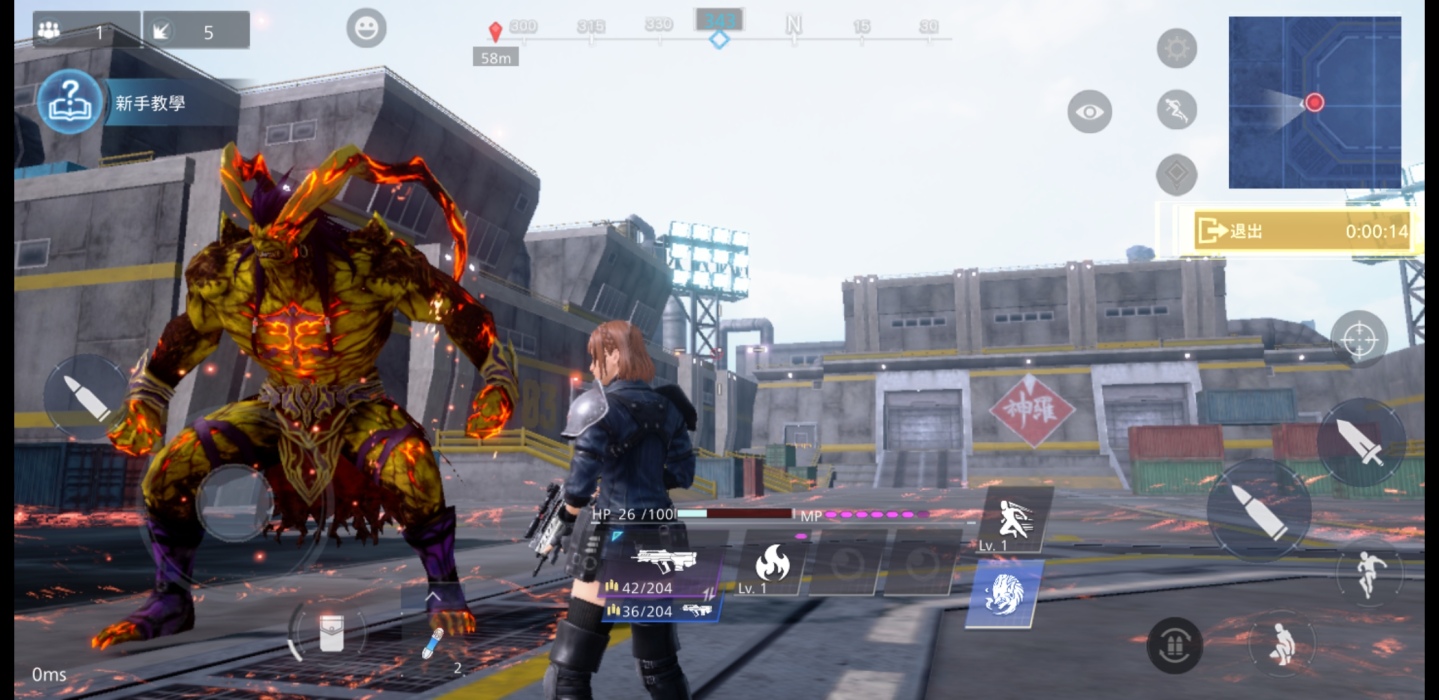Tap the minimap to expand it
This screenshot has height=700, width=1439.
pyautogui.click(x=1314, y=102)
